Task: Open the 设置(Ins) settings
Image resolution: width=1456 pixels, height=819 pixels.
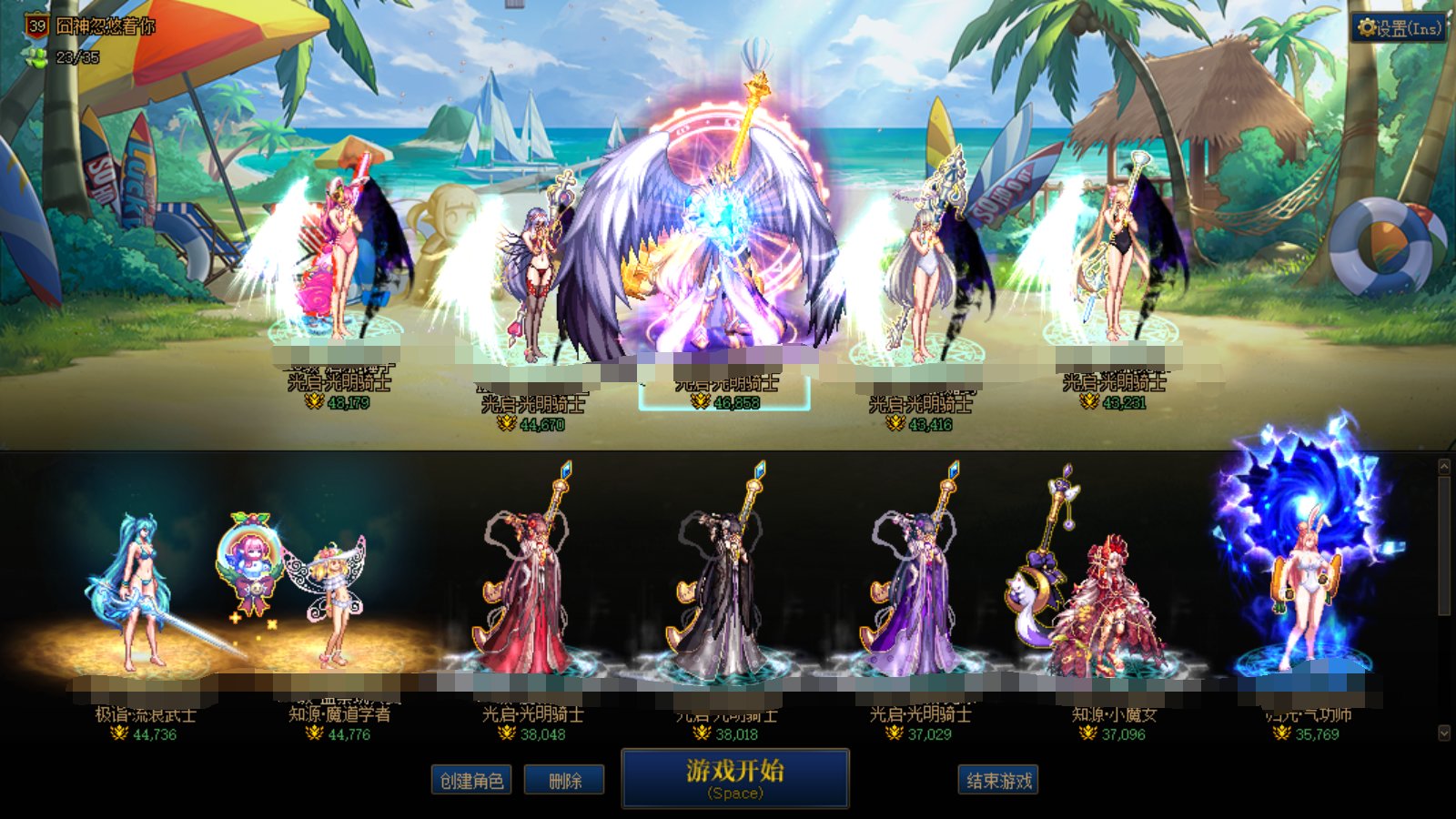Action: coord(1400,28)
